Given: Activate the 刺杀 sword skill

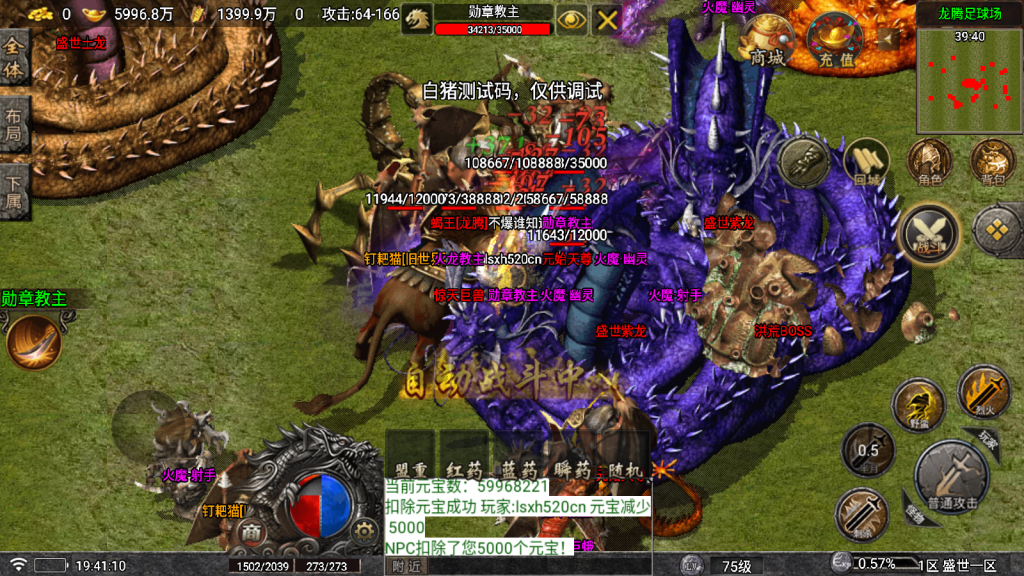Looking at the screenshot, I should [861, 514].
